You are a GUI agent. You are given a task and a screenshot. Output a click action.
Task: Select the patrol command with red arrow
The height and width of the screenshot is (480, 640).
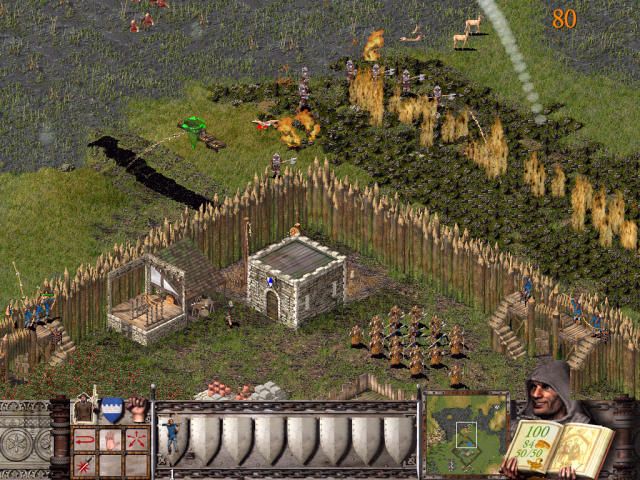tap(84, 439)
